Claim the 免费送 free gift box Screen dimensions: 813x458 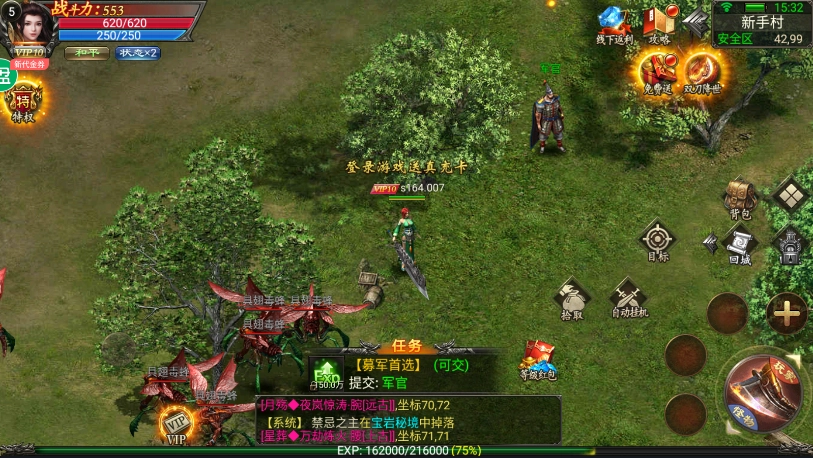tap(658, 72)
